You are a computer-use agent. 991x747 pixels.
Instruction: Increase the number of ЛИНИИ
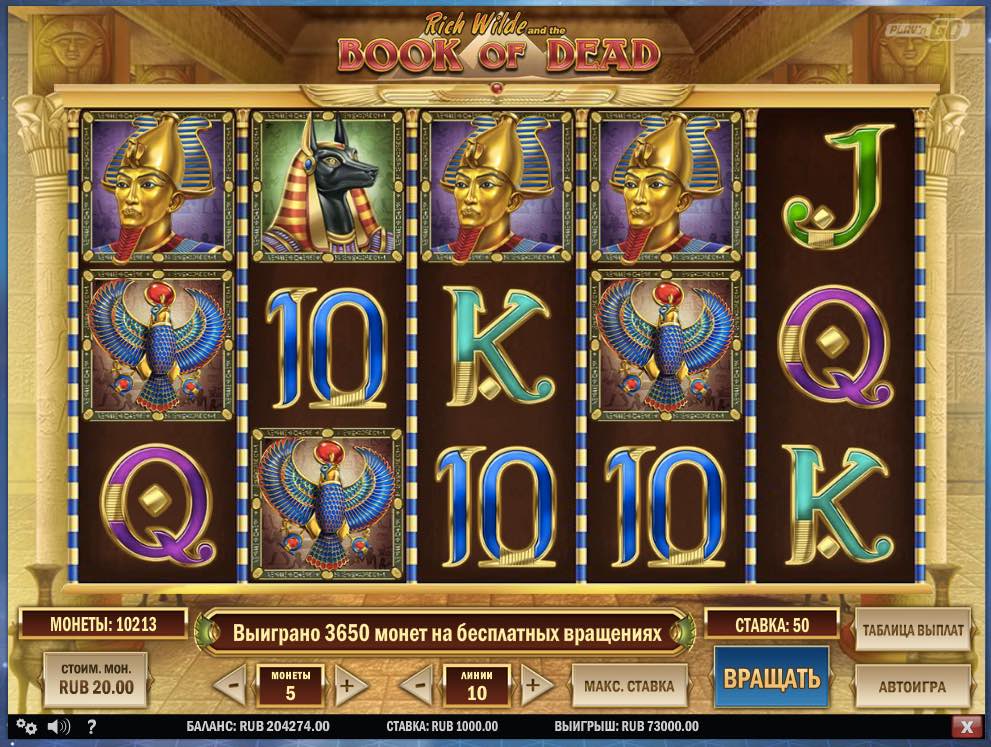click(x=534, y=687)
